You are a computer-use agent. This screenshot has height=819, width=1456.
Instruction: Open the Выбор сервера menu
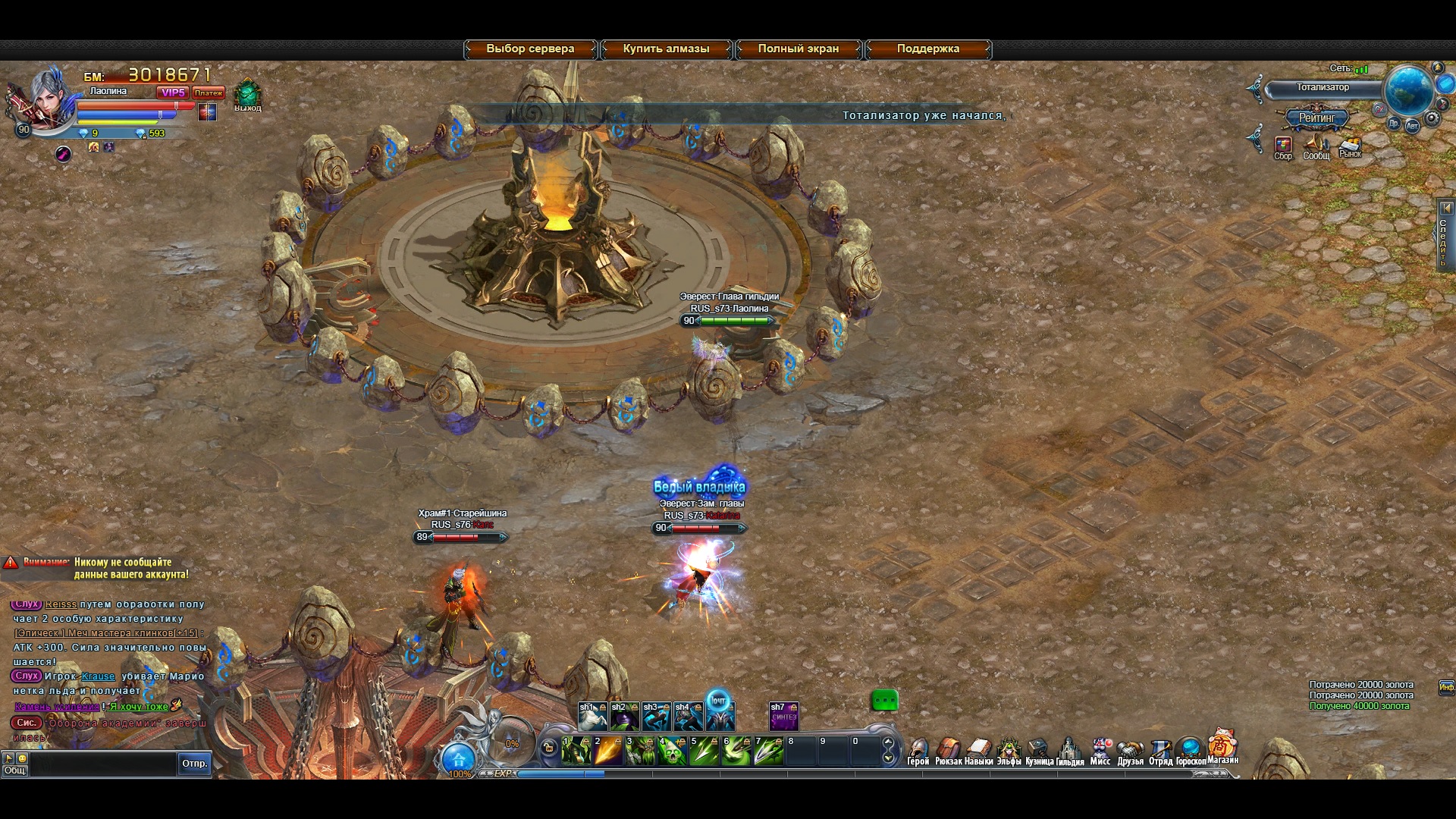tap(530, 49)
